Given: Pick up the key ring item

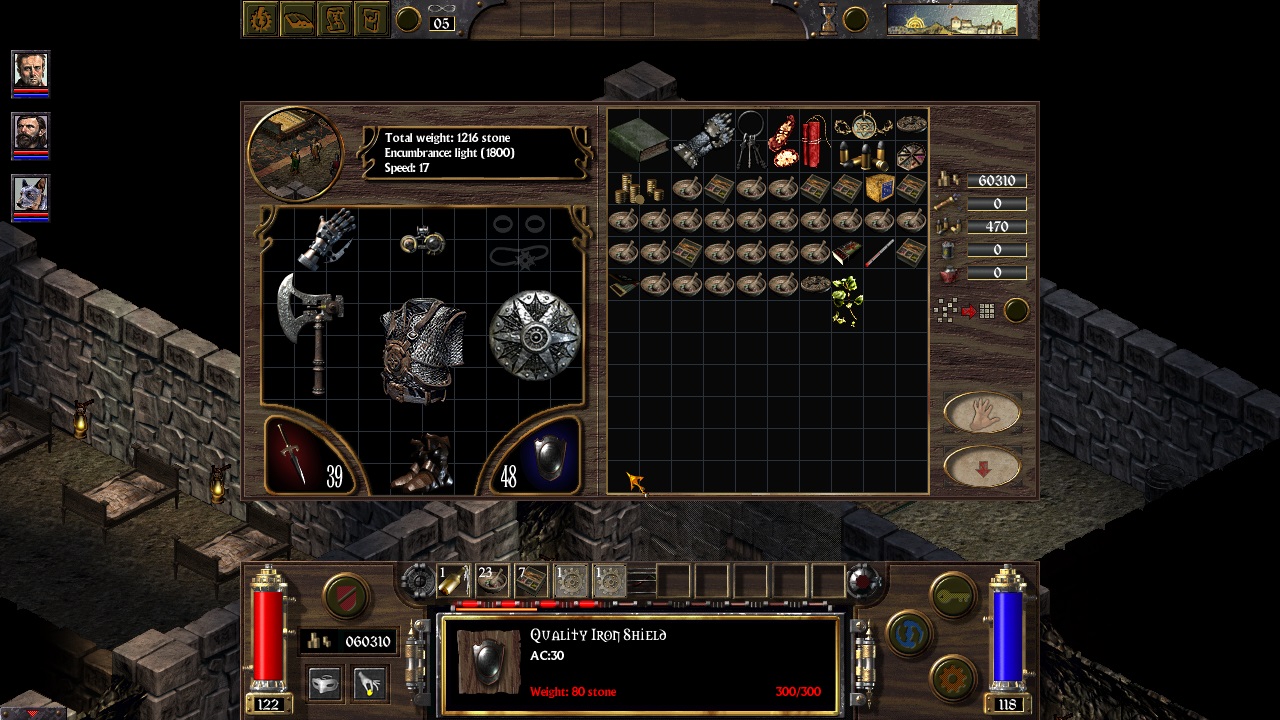Looking at the screenshot, I should 751,140.
